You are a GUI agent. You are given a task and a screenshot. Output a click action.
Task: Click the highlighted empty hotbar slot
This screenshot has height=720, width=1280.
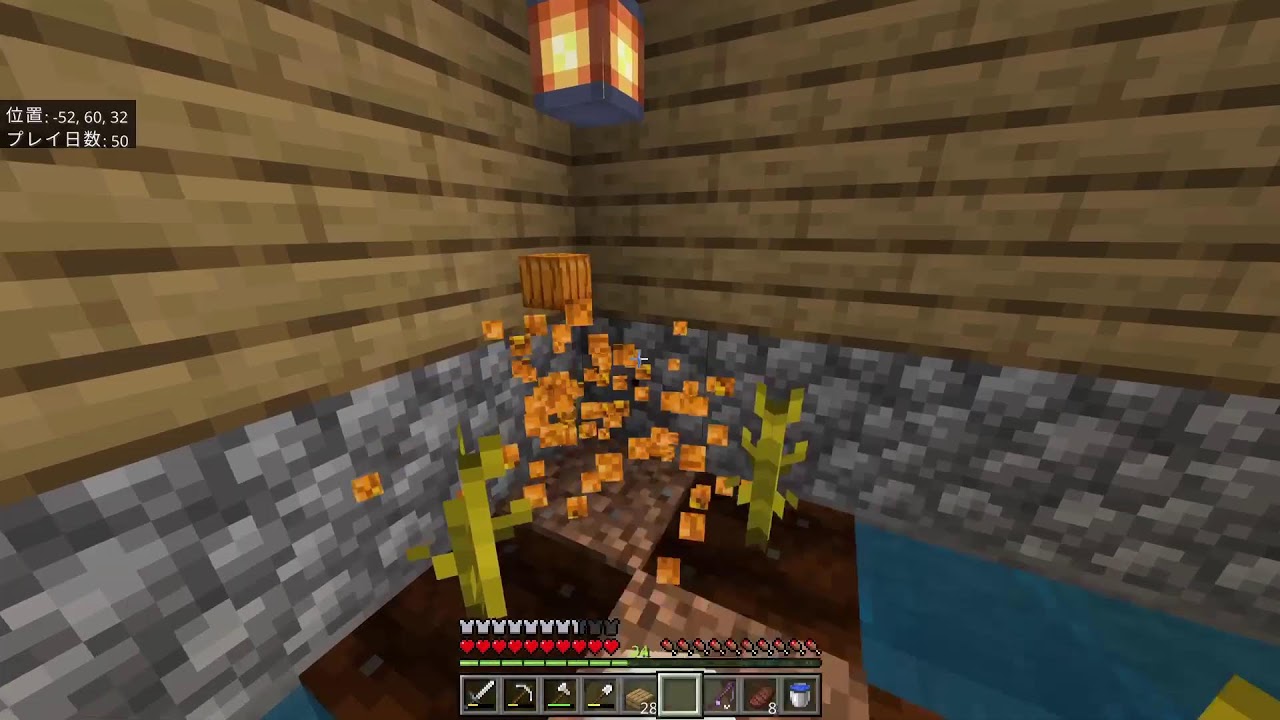(x=679, y=694)
